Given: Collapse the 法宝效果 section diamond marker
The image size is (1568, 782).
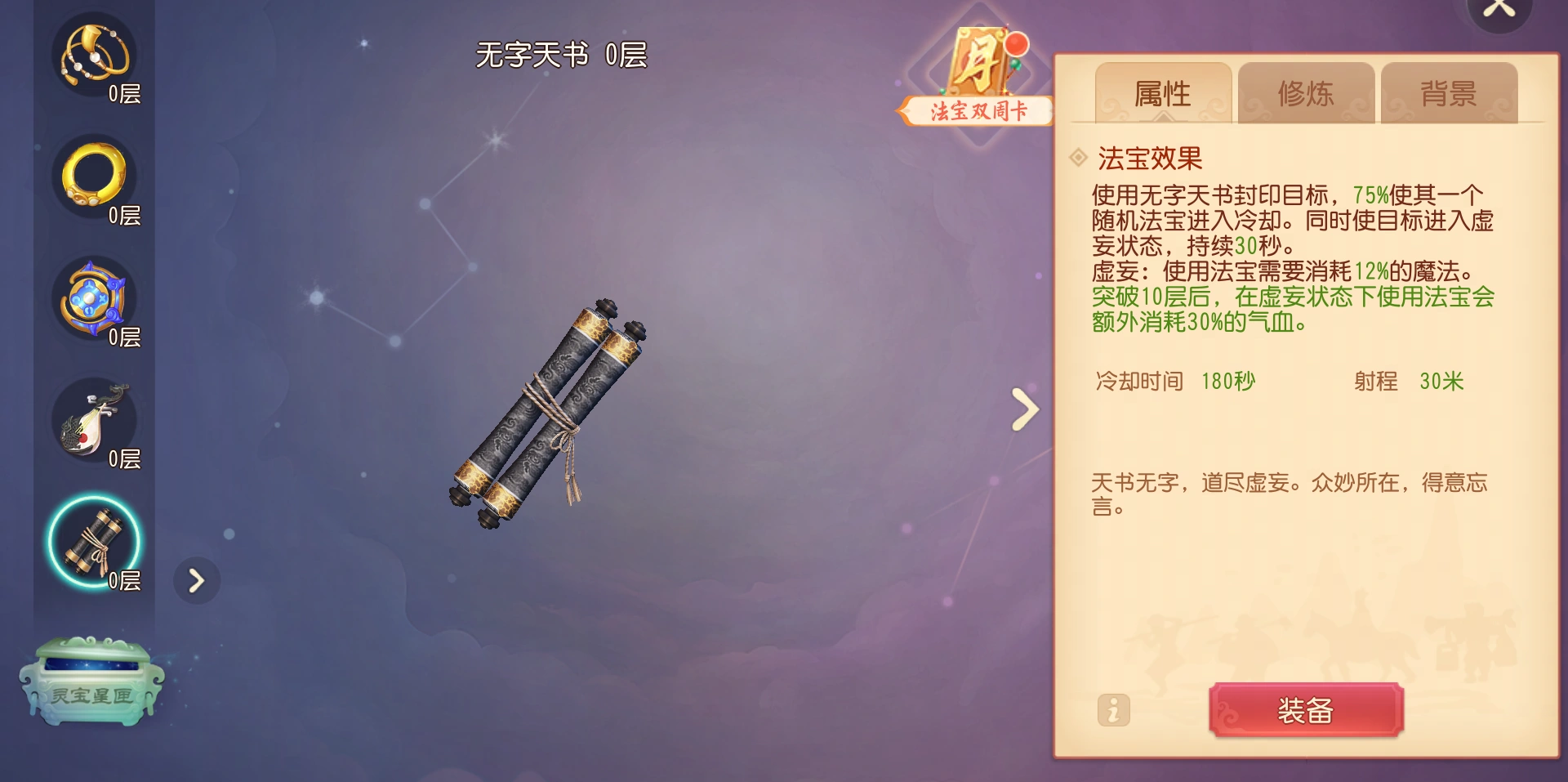Looking at the screenshot, I should click(x=1078, y=159).
